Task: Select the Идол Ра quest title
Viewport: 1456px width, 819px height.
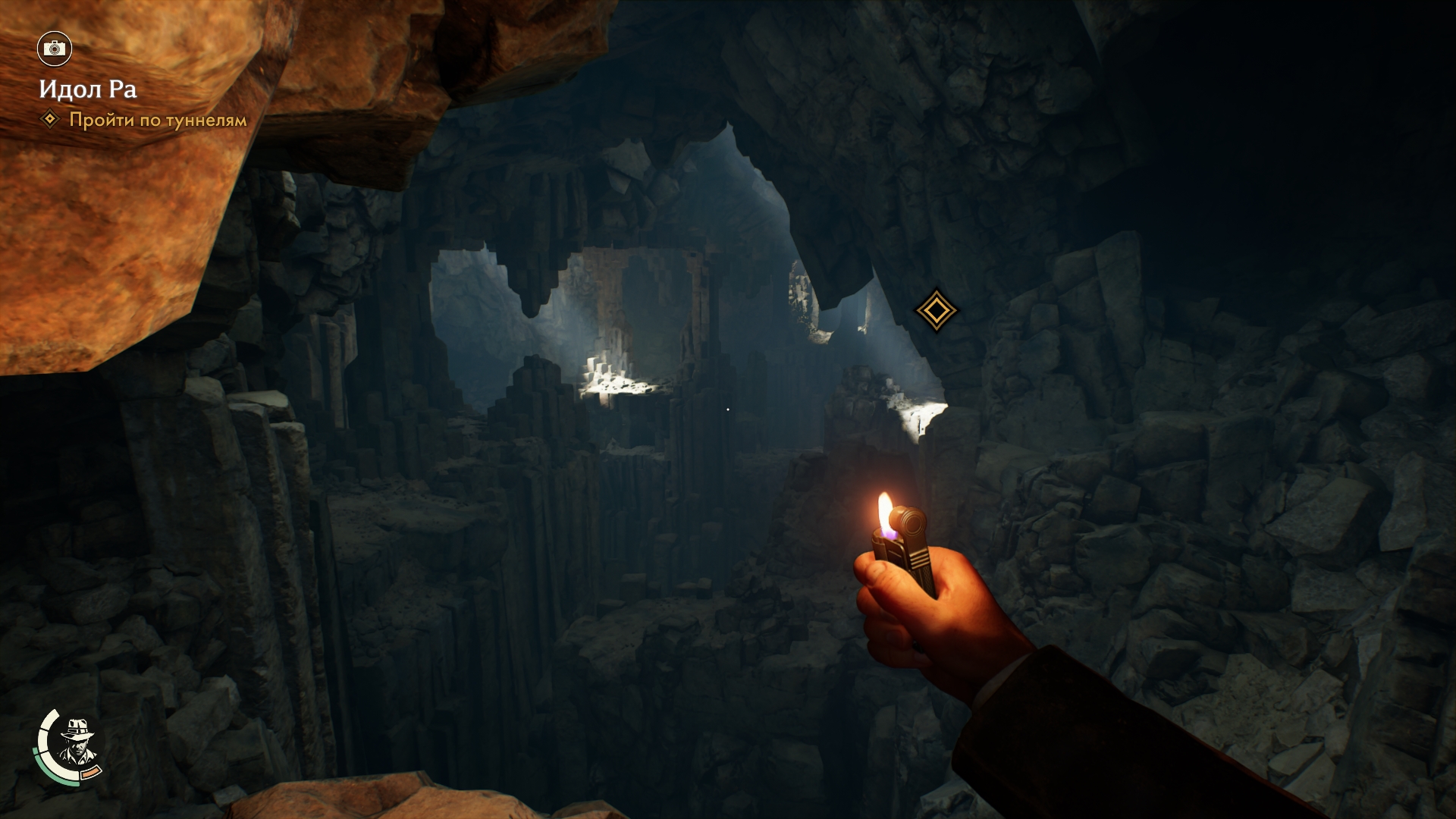Action: (x=88, y=89)
